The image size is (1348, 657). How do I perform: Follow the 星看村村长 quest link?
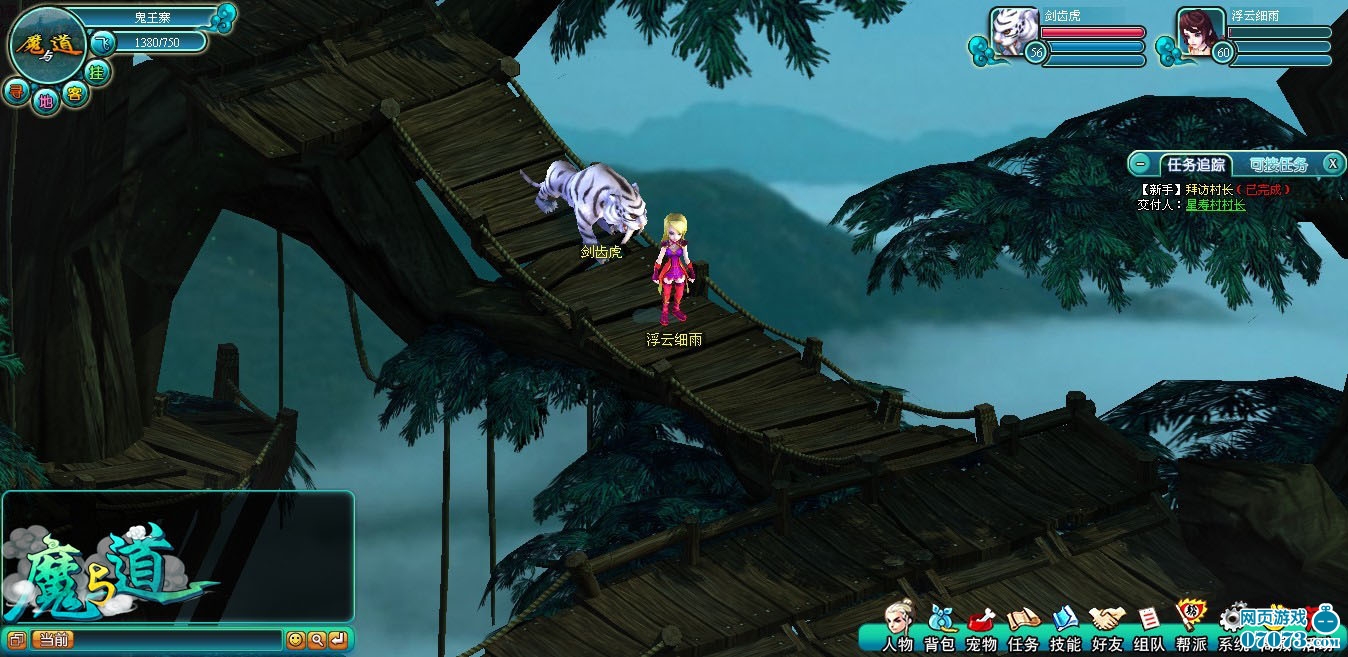point(1215,205)
